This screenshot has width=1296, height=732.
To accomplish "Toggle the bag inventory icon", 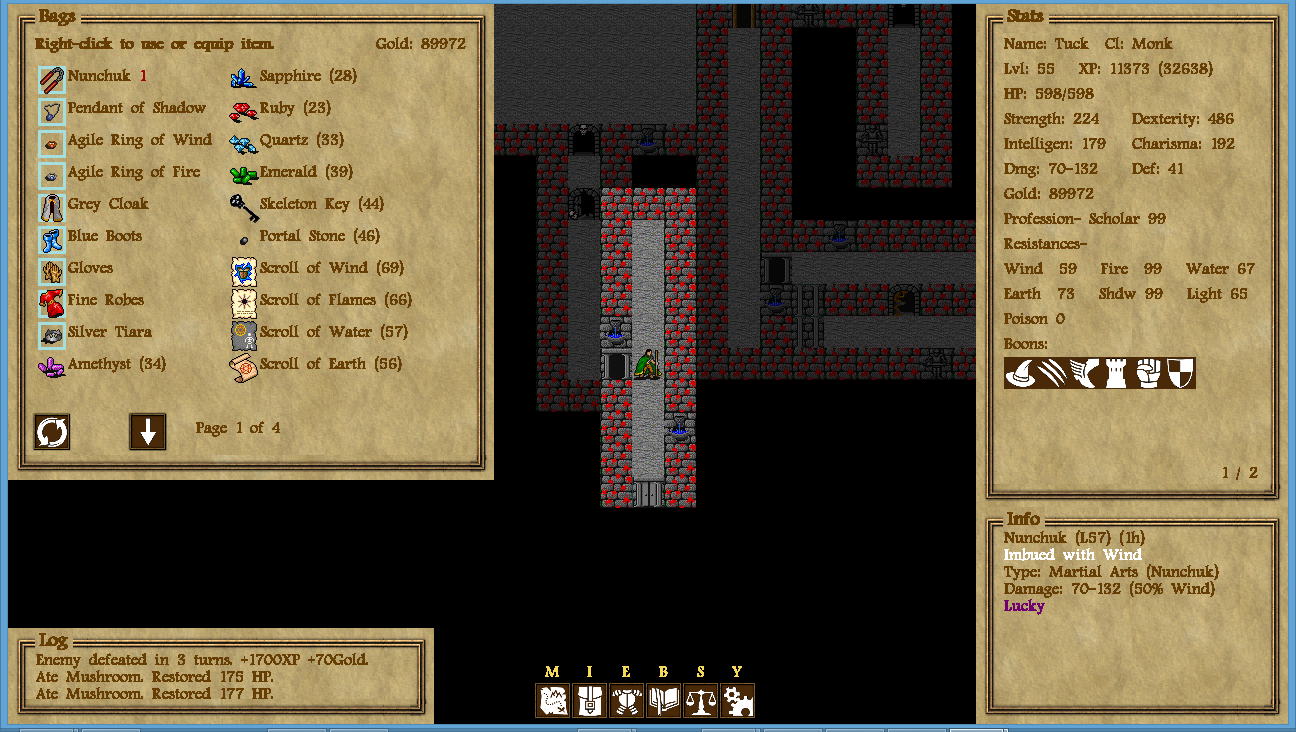I will [x=590, y=700].
